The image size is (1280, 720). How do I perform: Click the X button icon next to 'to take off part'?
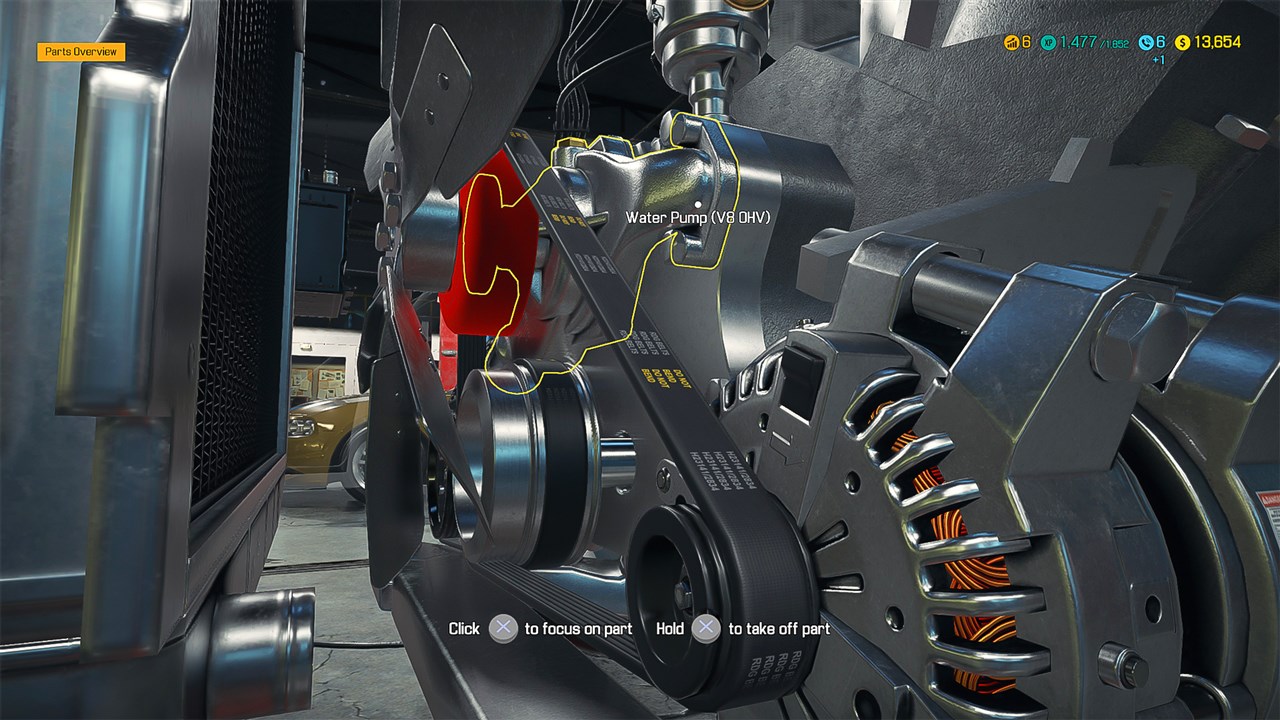click(707, 629)
